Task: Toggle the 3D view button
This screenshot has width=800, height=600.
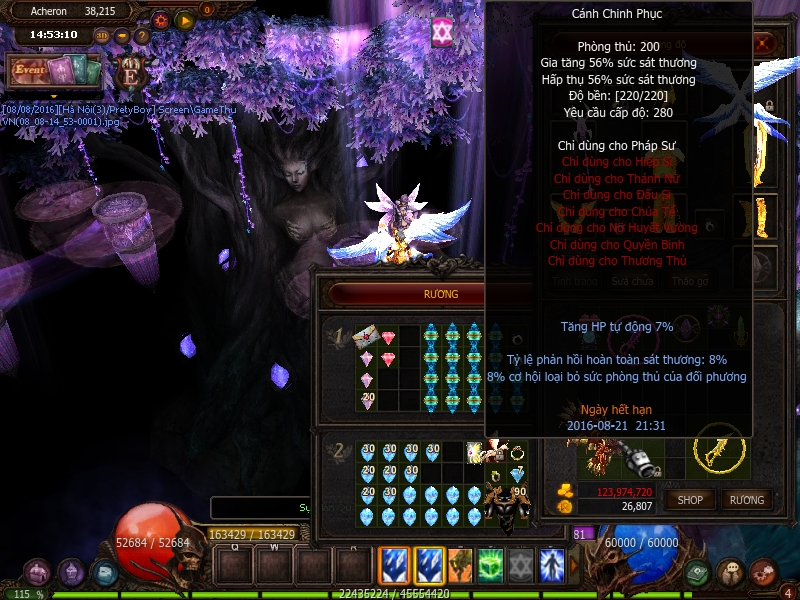Action: (102, 35)
